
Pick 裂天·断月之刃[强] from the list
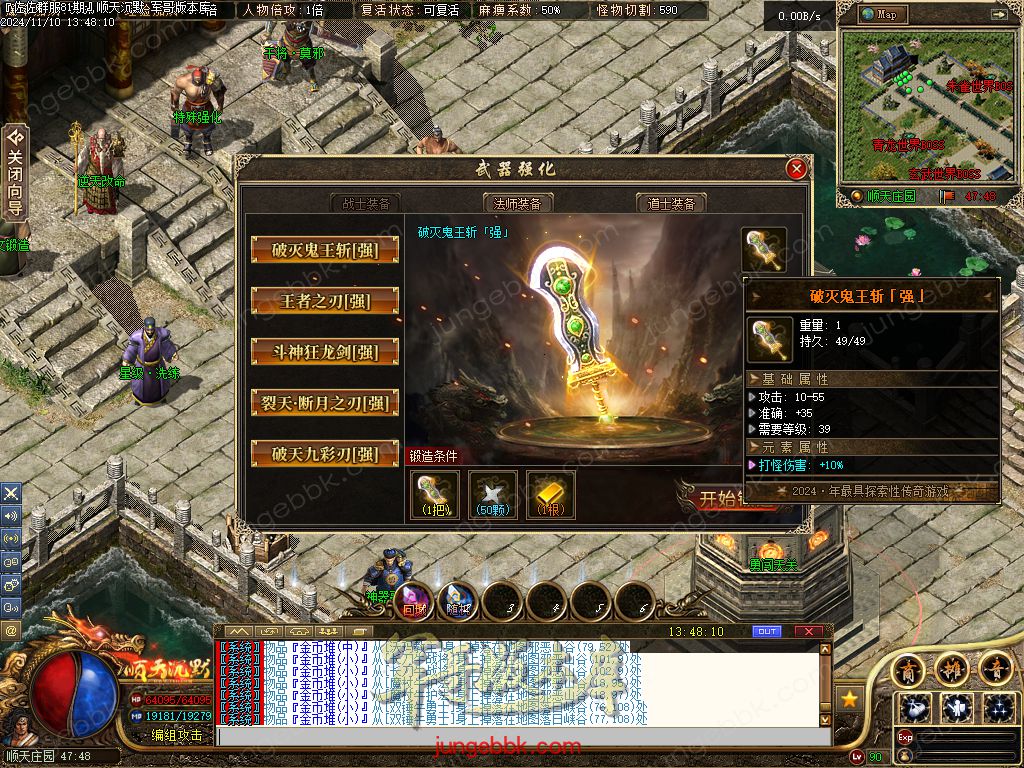tap(324, 403)
